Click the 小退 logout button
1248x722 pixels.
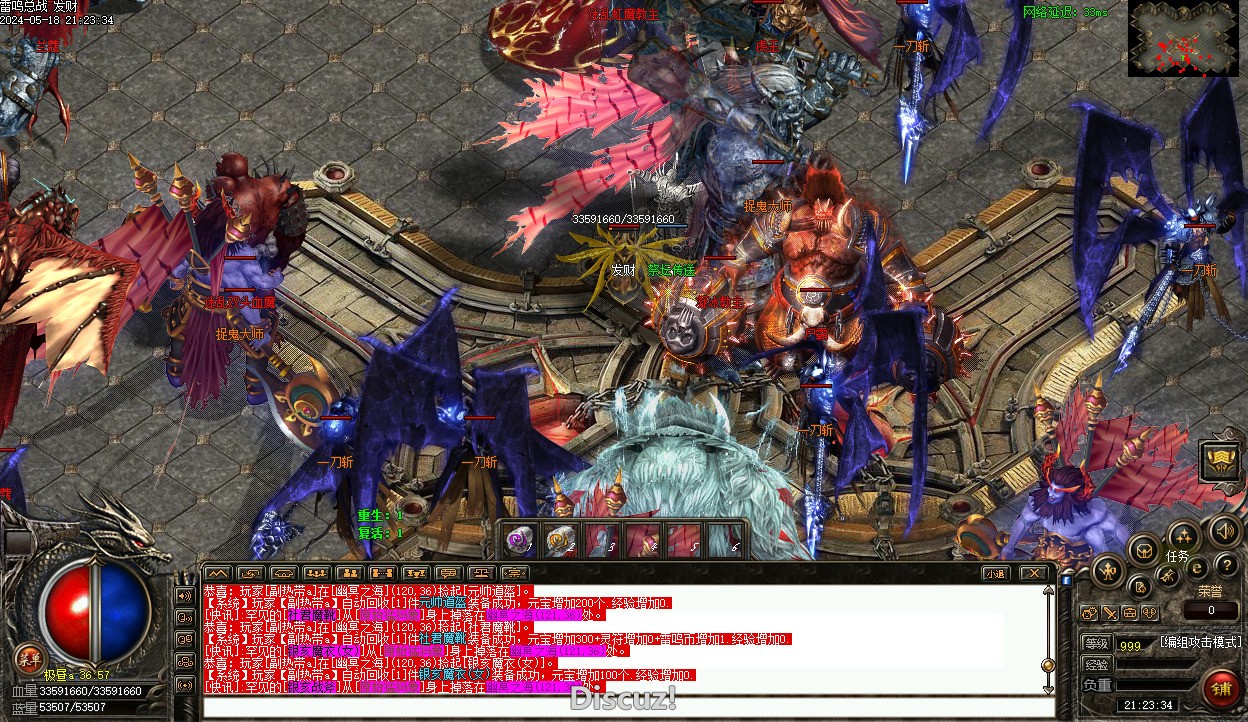pos(994,573)
